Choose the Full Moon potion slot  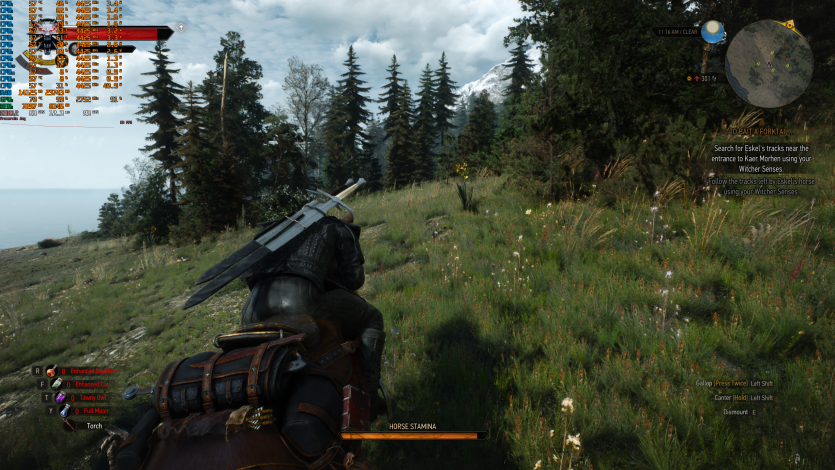tap(64, 410)
